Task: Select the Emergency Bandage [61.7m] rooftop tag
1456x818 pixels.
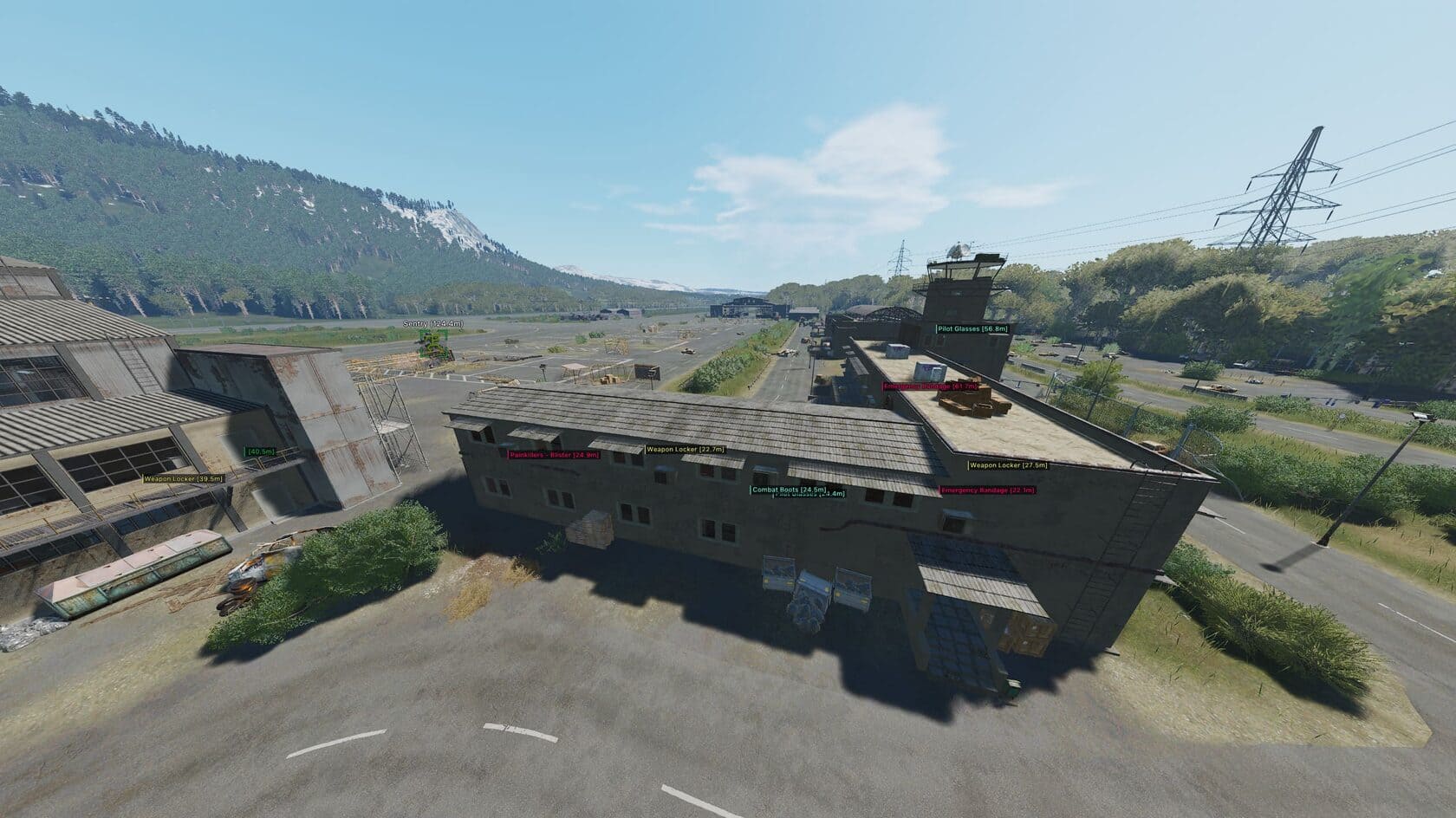Action: tap(930, 388)
